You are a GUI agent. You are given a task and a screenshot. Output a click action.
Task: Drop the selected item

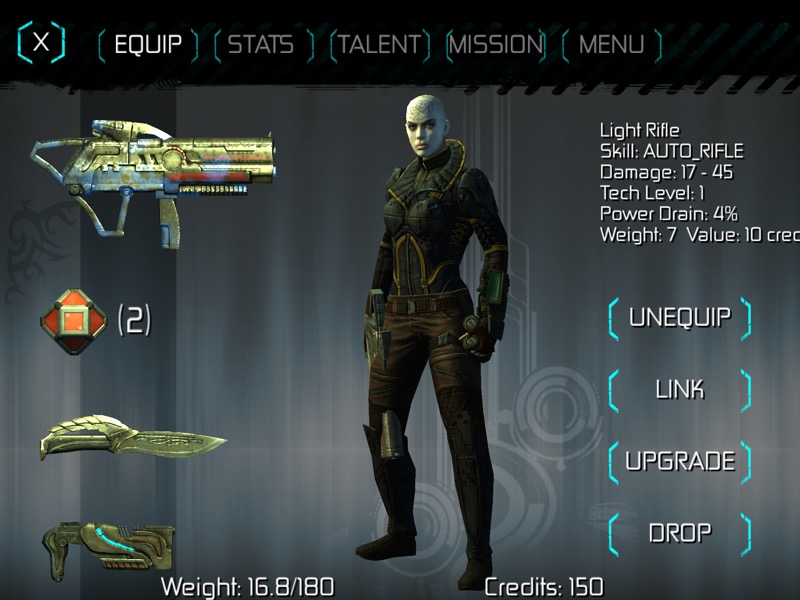pyautogui.click(x=679, y=532)
